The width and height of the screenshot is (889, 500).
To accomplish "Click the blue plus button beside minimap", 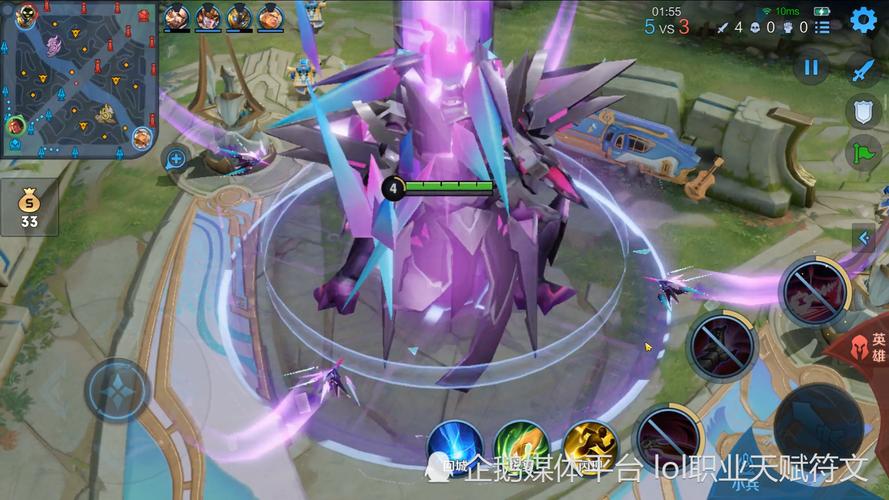I will 176,157.
